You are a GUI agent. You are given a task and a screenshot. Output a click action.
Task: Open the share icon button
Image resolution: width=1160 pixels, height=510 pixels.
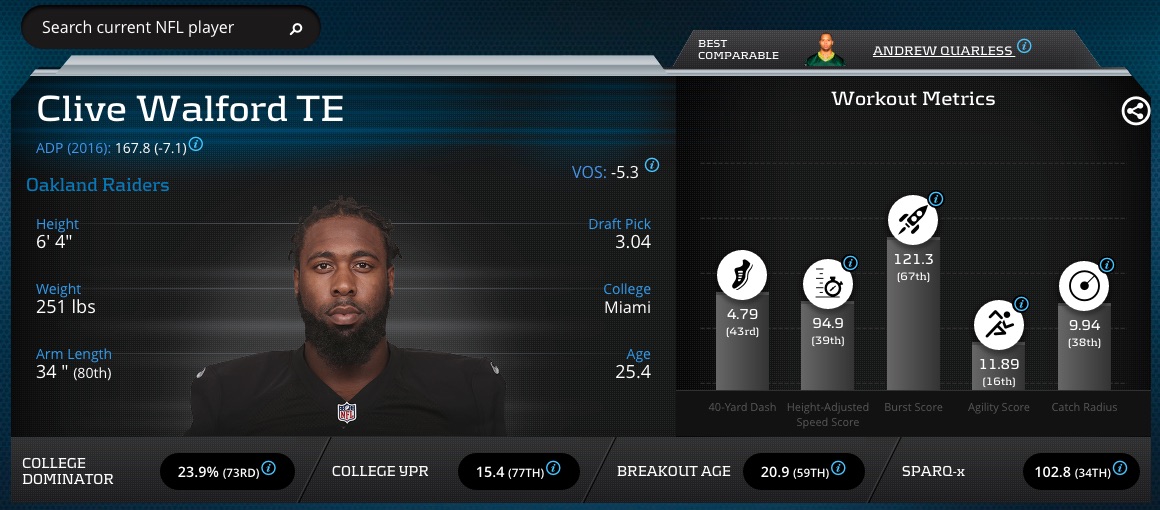point(1135,111)
